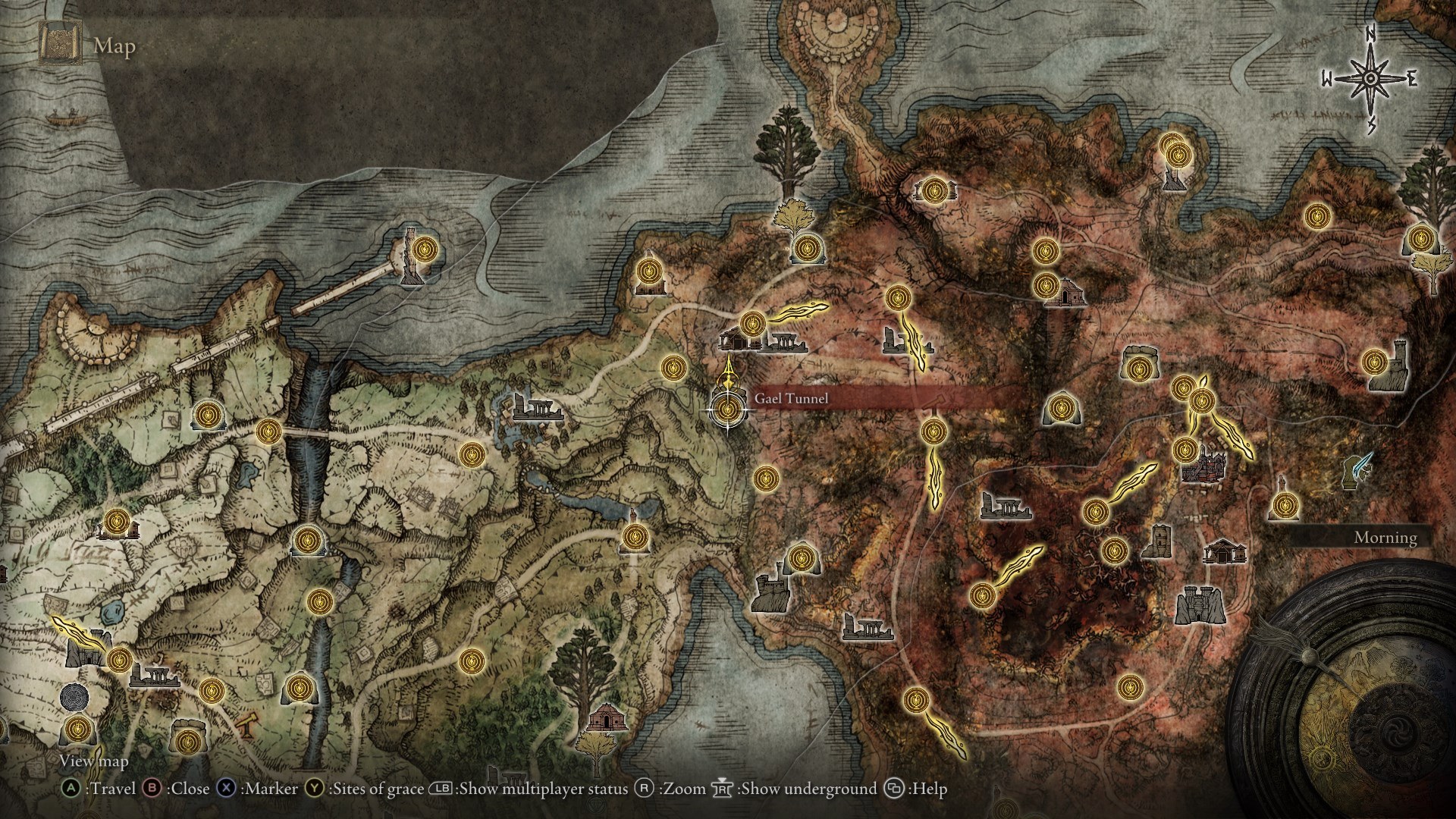This screenshot has width=1456, height=819.
Task: Select the Gael Tunnel site of grace
Action: [x=728, y=410]
